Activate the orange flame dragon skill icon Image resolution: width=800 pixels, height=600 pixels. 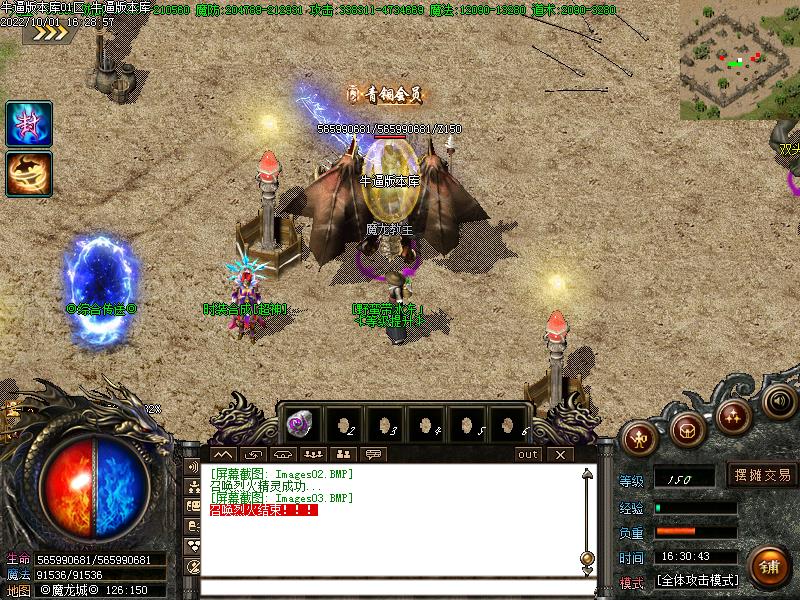click(x=29, y=173)
